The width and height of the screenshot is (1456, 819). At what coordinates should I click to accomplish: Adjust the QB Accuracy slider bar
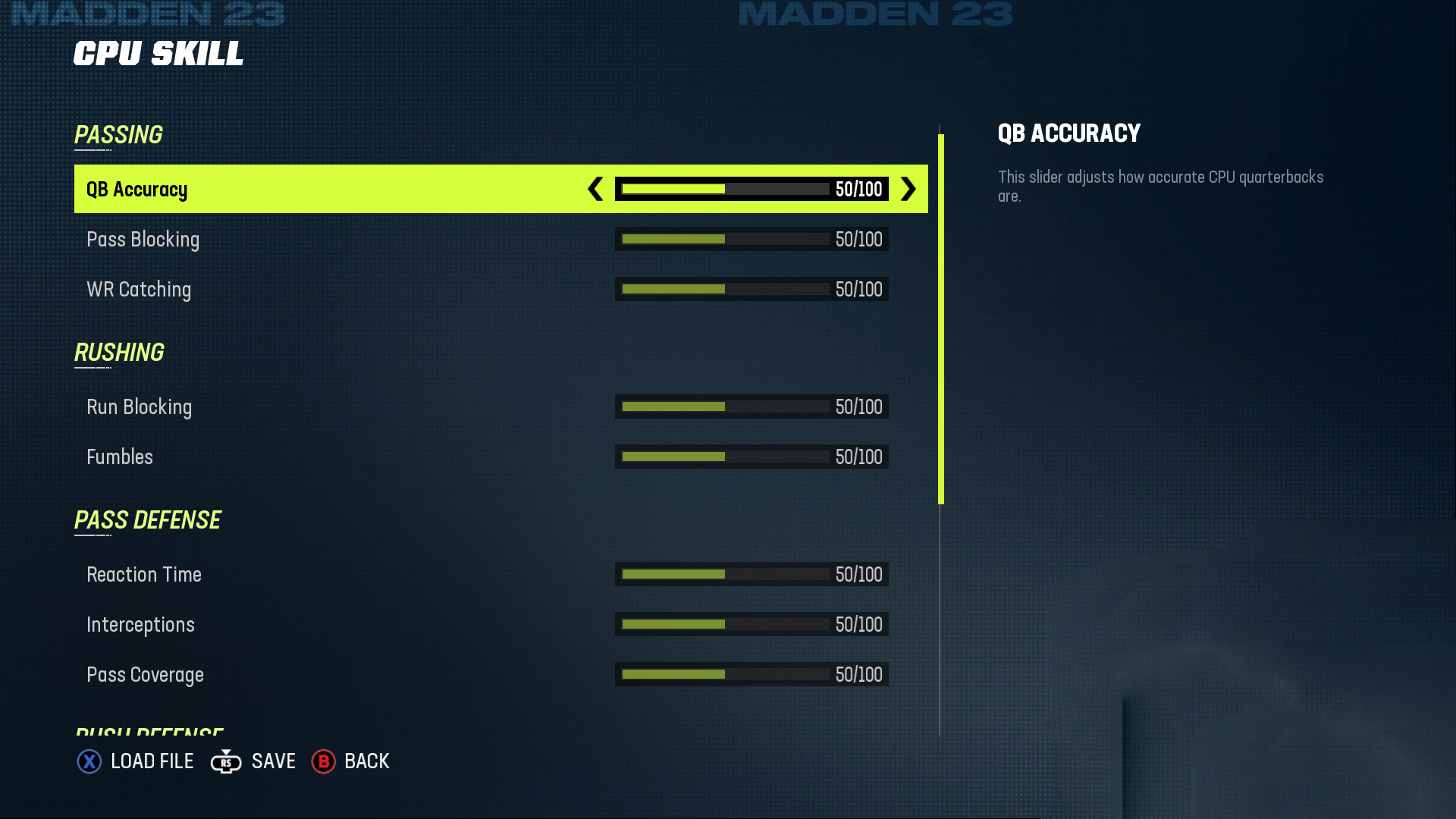click(725, 189)
